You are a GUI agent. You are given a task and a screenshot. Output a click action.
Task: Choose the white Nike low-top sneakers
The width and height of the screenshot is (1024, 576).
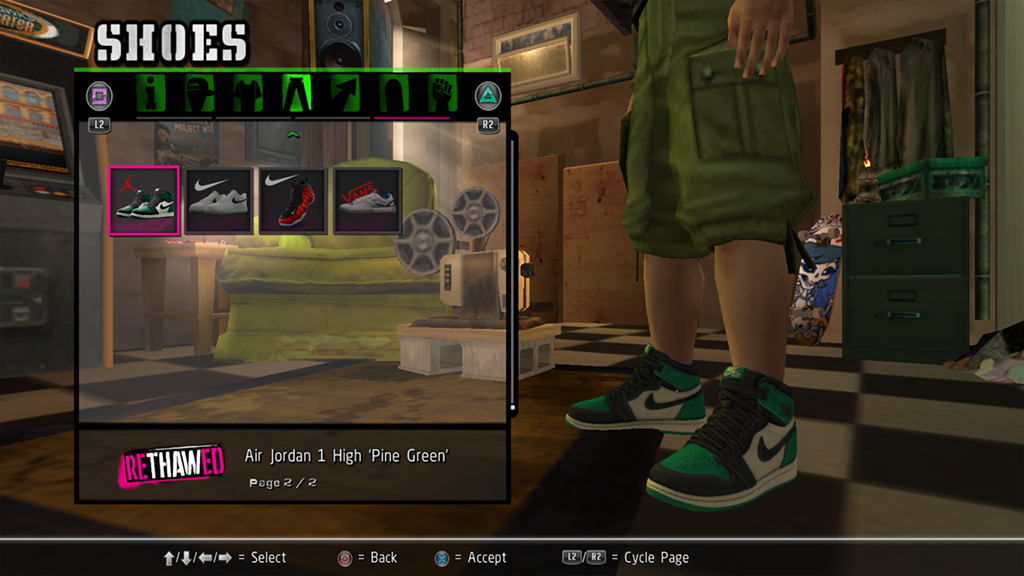pyautogui.click(x=219, y=200)
